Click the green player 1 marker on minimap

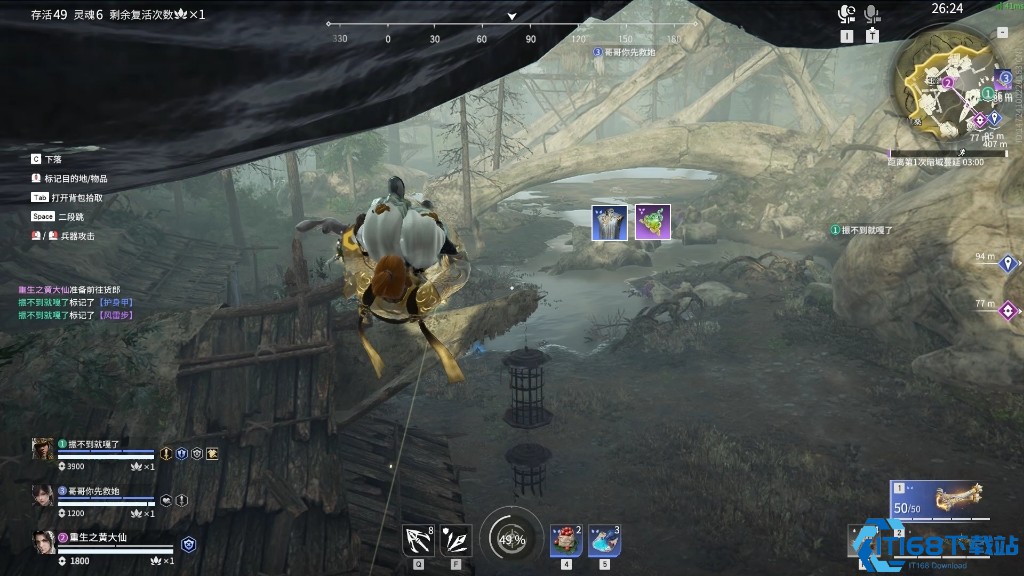(x=987, y=93)
